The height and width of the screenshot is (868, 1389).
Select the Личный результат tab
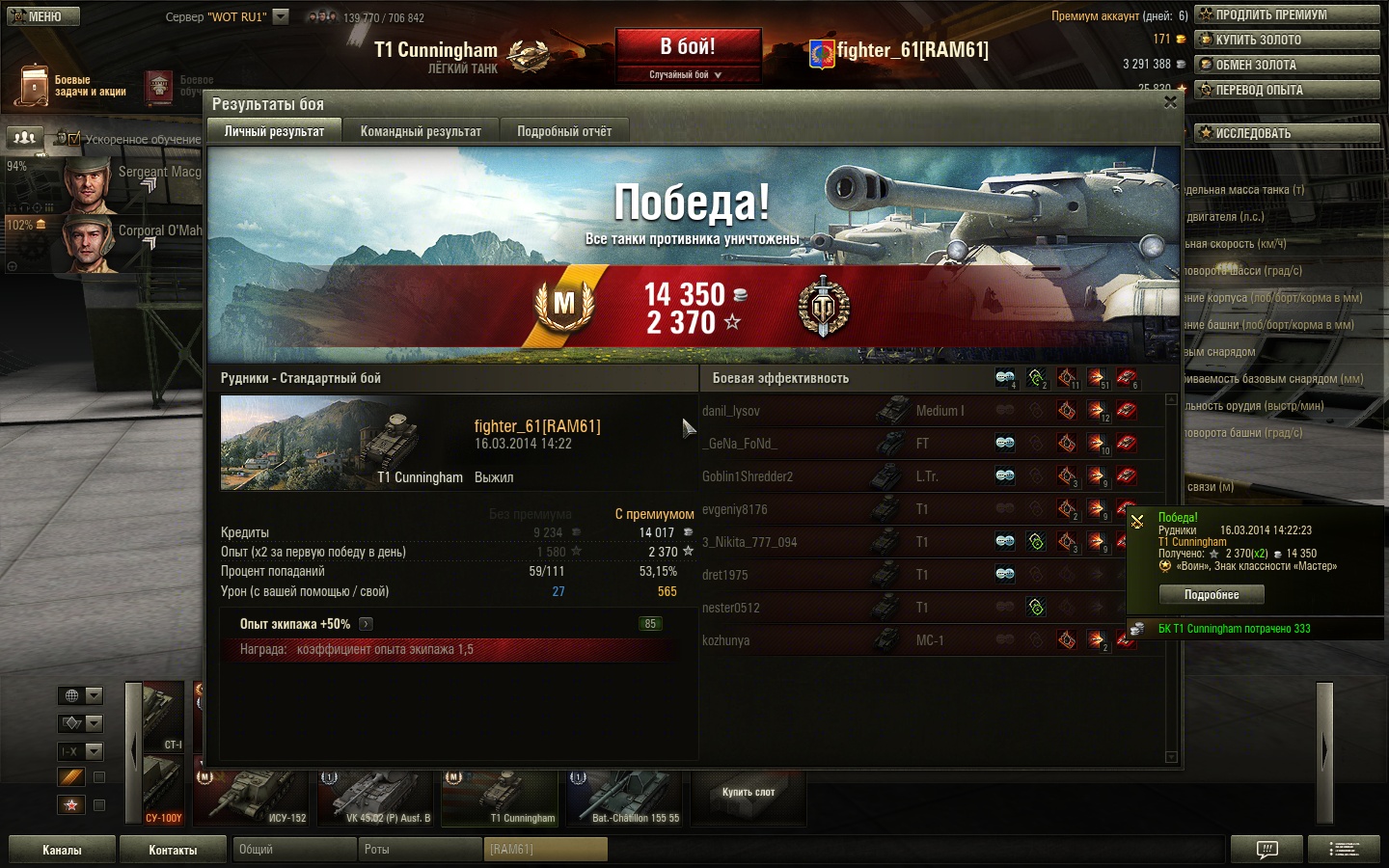tap(275, 131)
